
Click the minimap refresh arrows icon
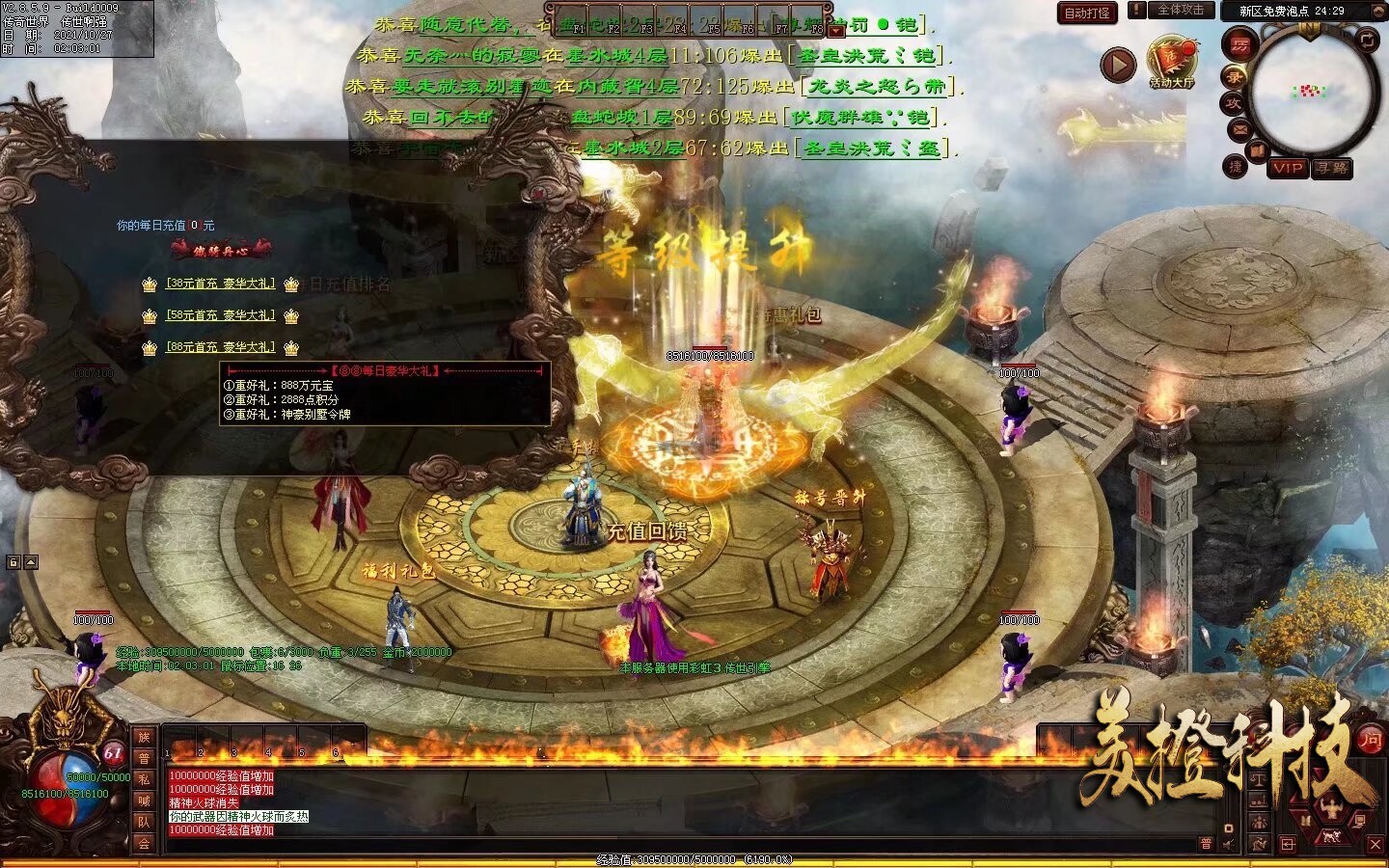click(1367, 40)
